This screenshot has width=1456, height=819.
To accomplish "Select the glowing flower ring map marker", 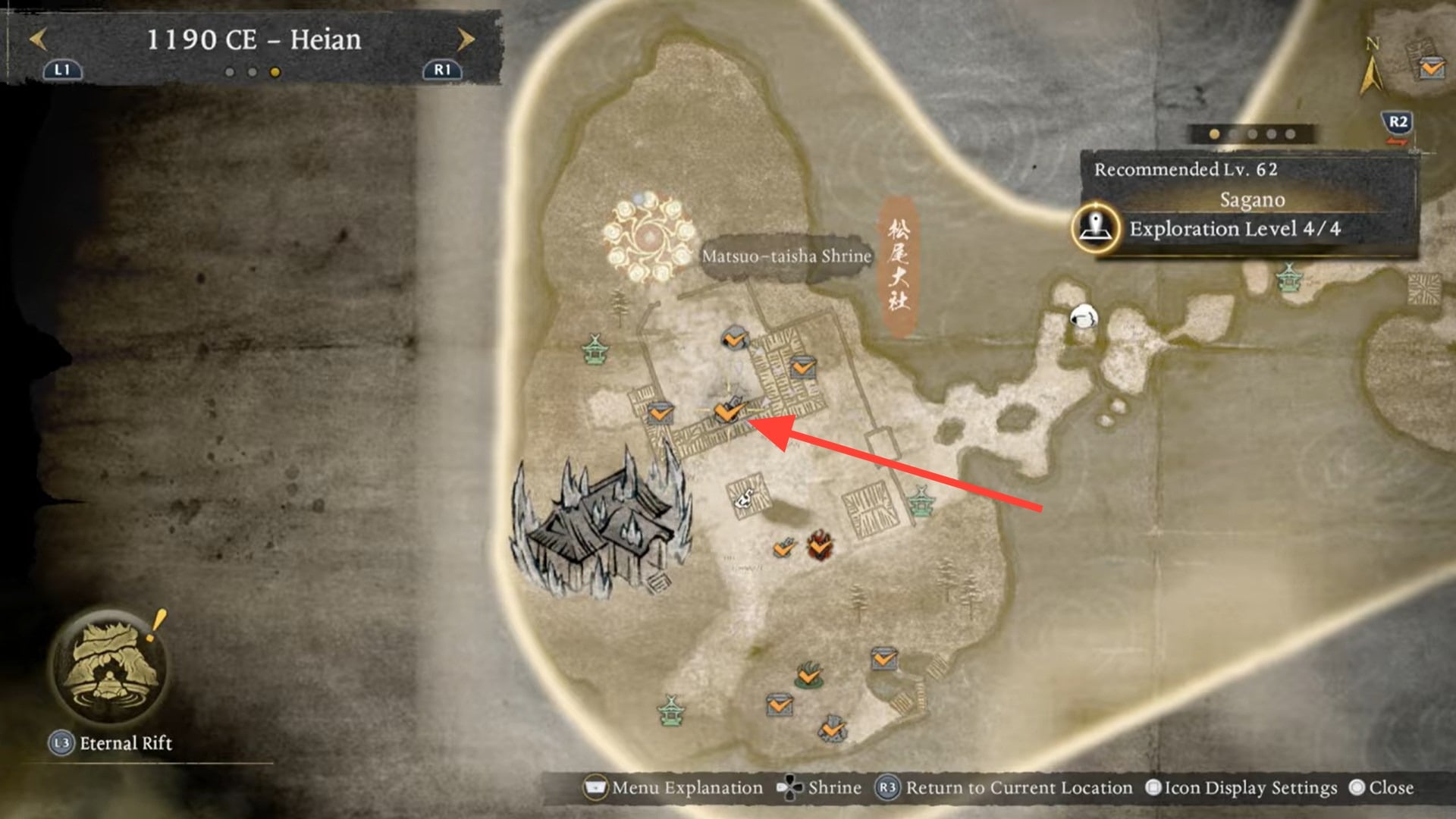I will tap(649, 237).
